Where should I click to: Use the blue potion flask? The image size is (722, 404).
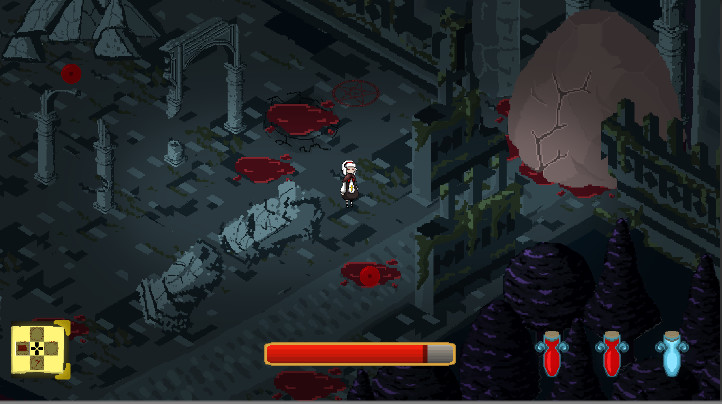669,354
